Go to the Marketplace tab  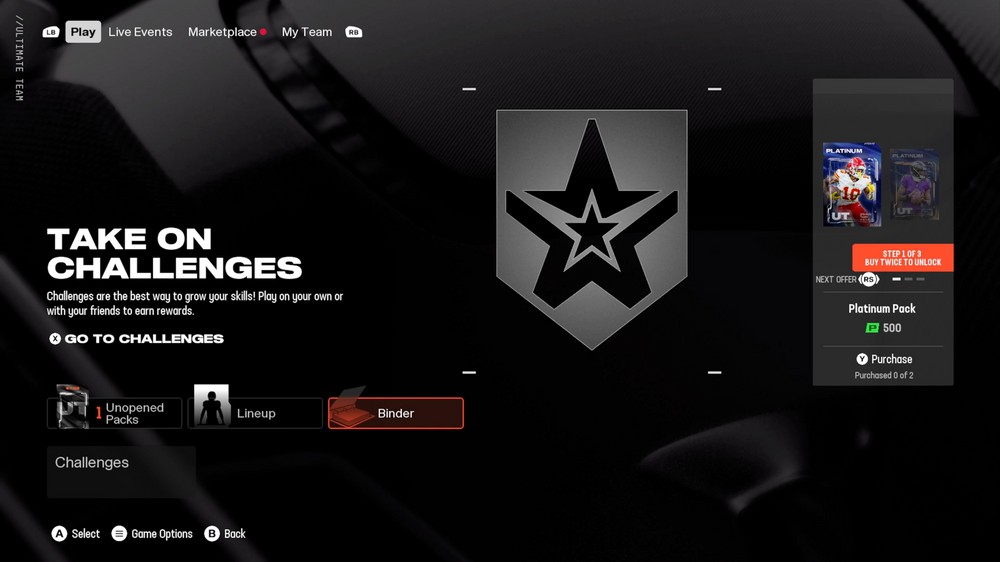[223, 32]
